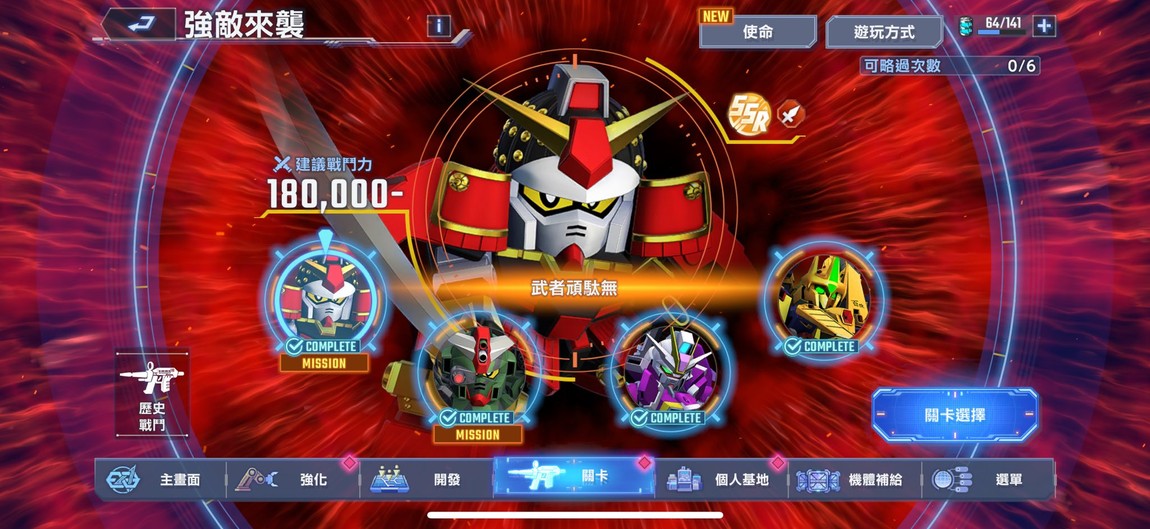Open the 歷史戰鬥 battle history

(152, 392)
